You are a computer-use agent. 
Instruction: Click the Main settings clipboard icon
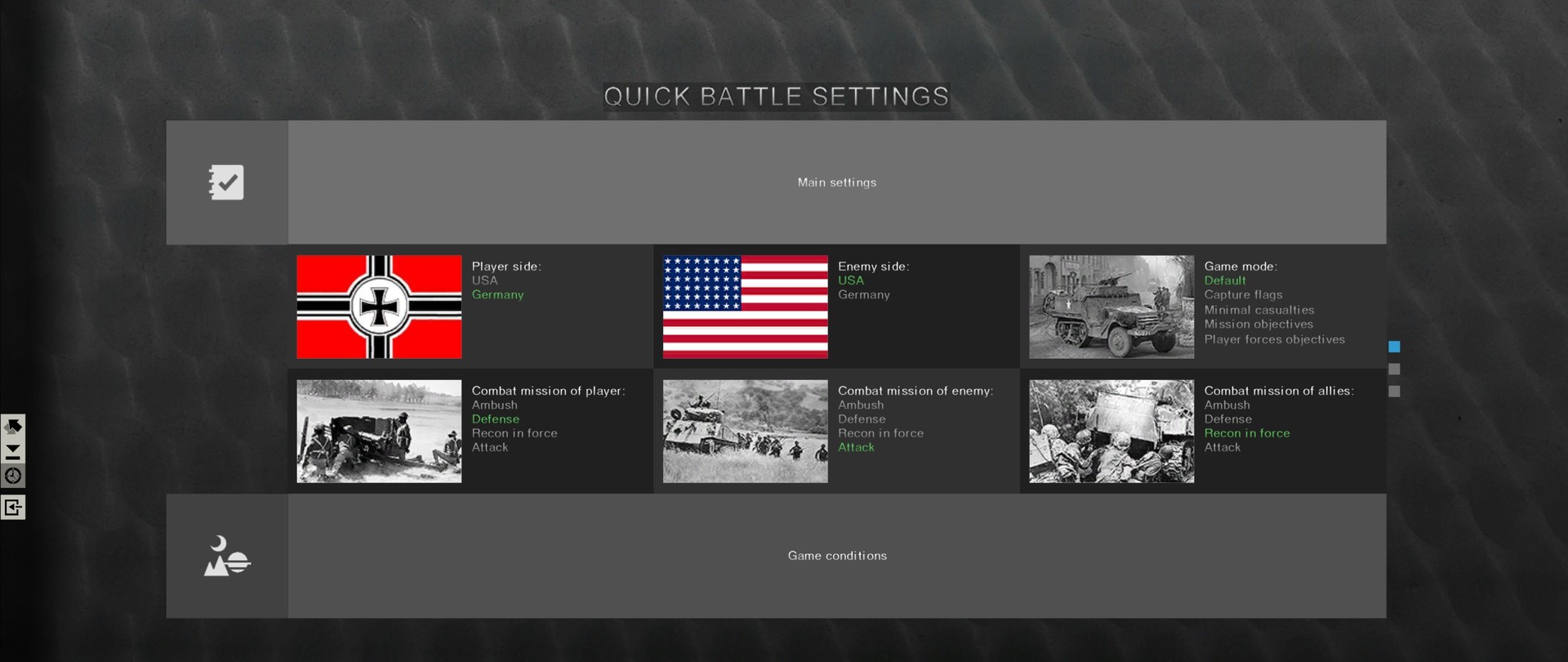(x=225, y=181)
